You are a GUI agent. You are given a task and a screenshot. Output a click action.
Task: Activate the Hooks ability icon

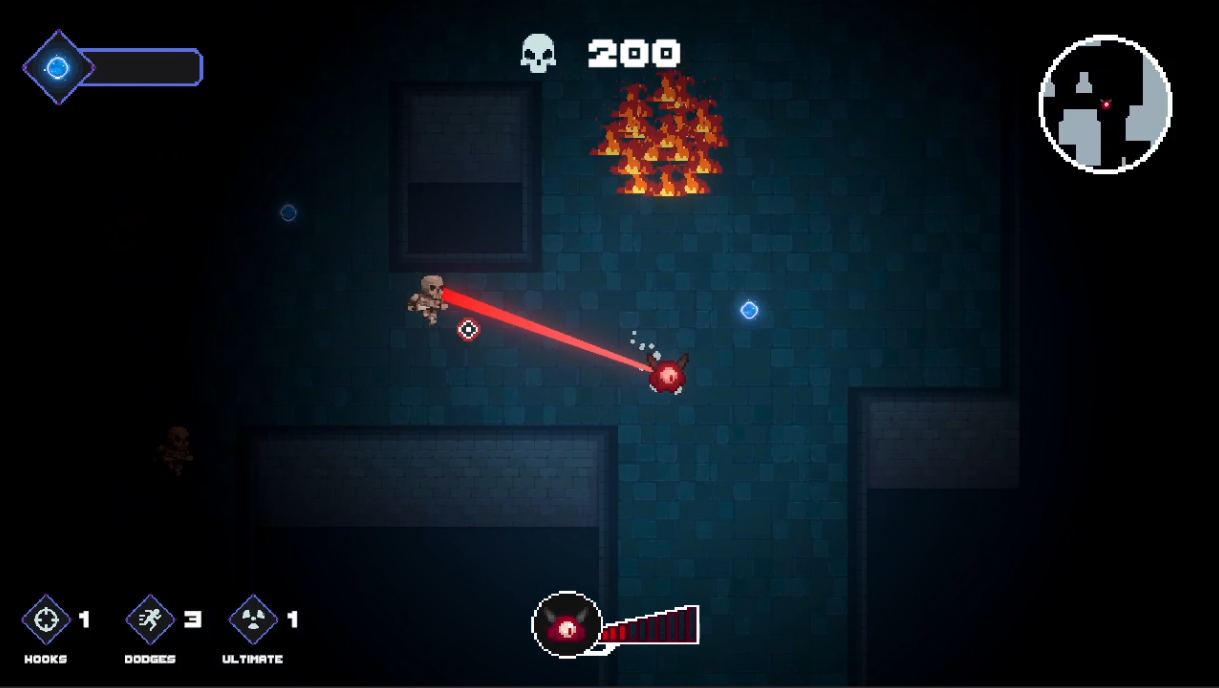(46, 620)
